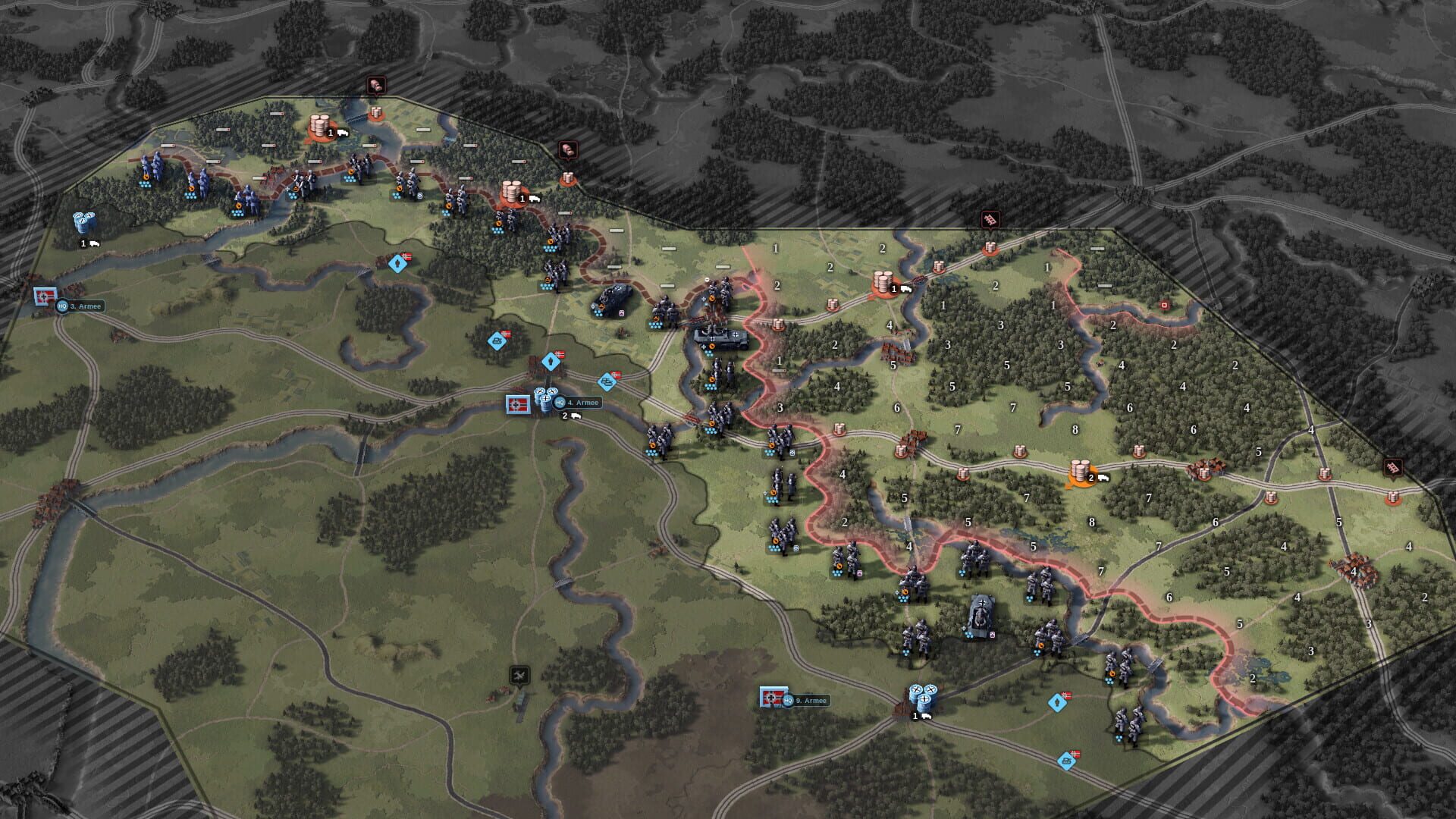Select the pontoon bridging specialist diamond icon
The height and width of the screenshot is (819, 1456).
tap(606, 382)
